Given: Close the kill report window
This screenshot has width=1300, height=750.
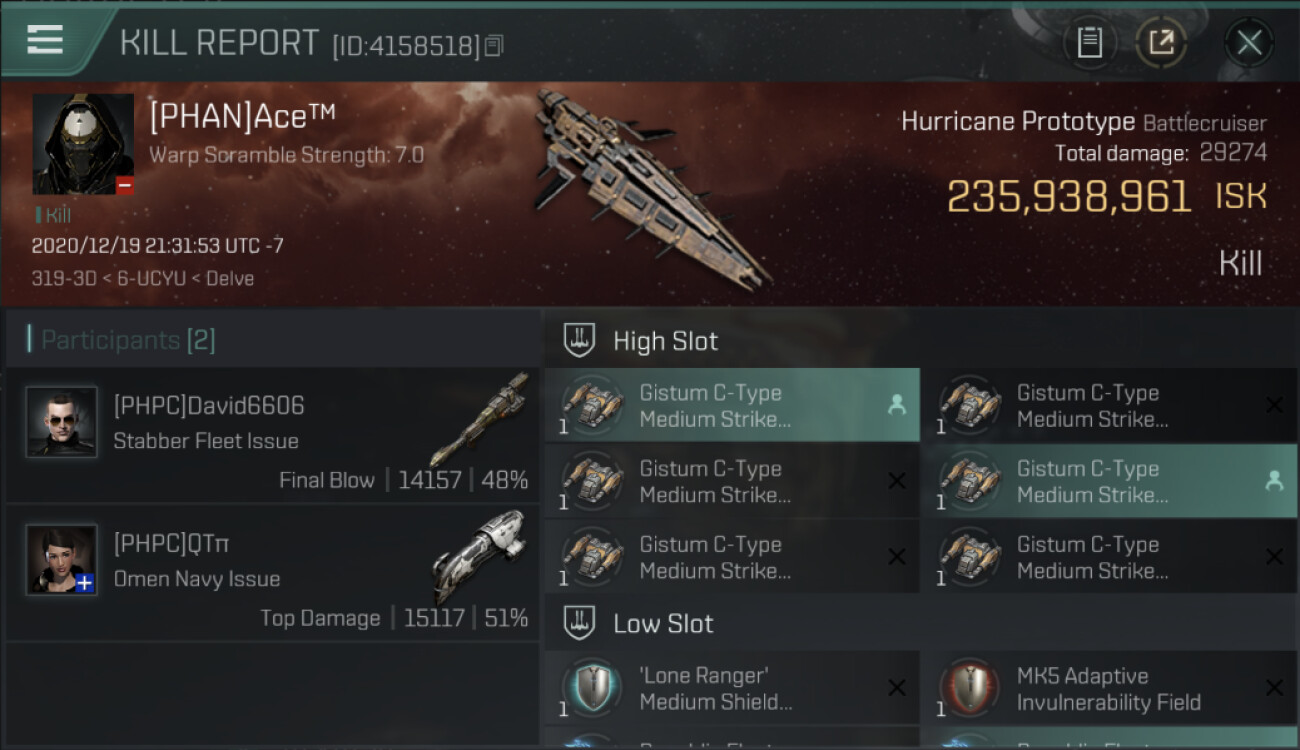Looking at the screenshot, I should tap(1249, 43).
